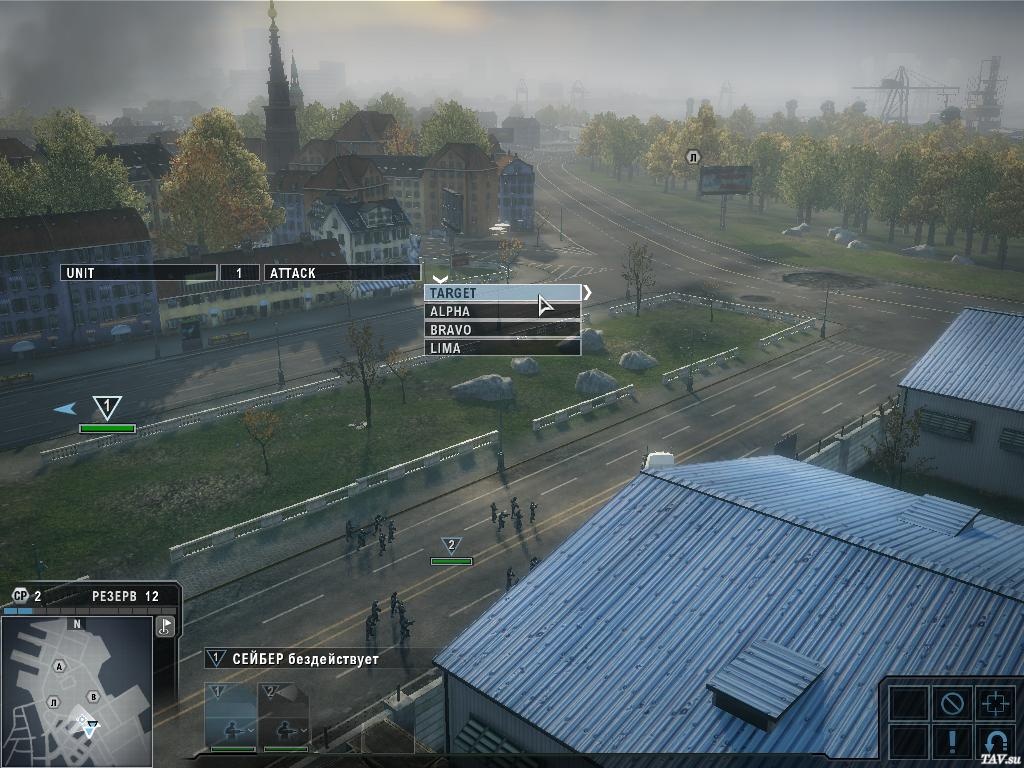Click the ATTACK command field

(340, 272)
